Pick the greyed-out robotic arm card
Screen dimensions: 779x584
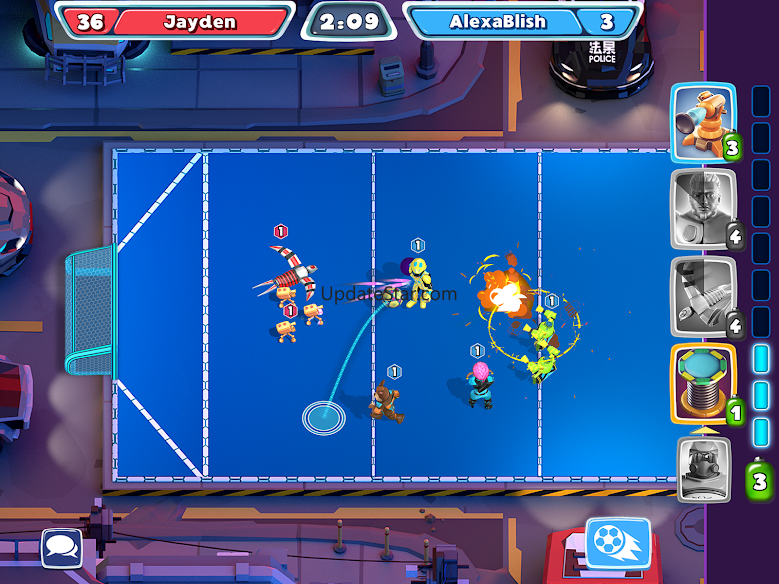coord(704,296)
